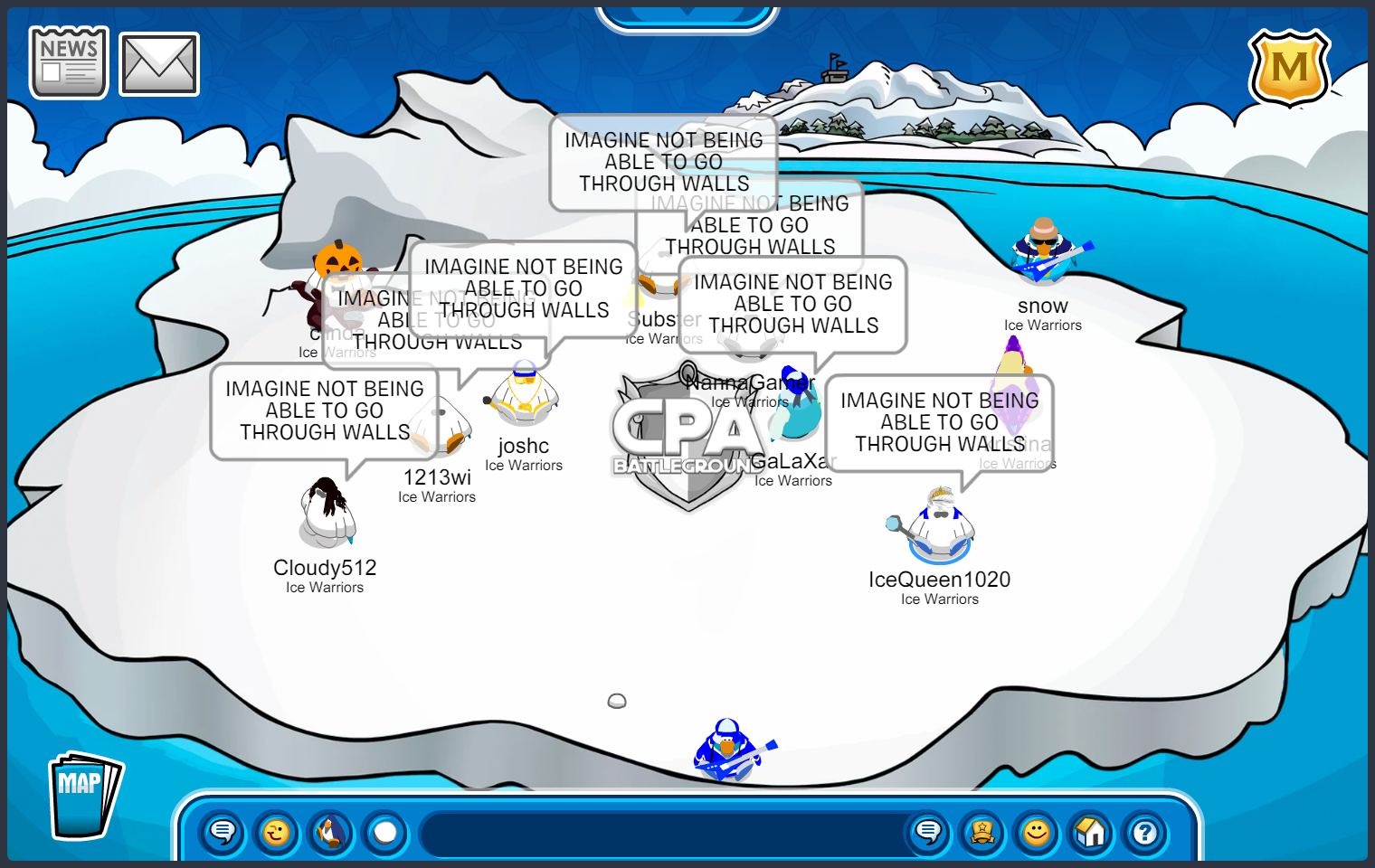
Task: Open the help question mark button
Action: pyautogui.click(x=1145, y=832)
